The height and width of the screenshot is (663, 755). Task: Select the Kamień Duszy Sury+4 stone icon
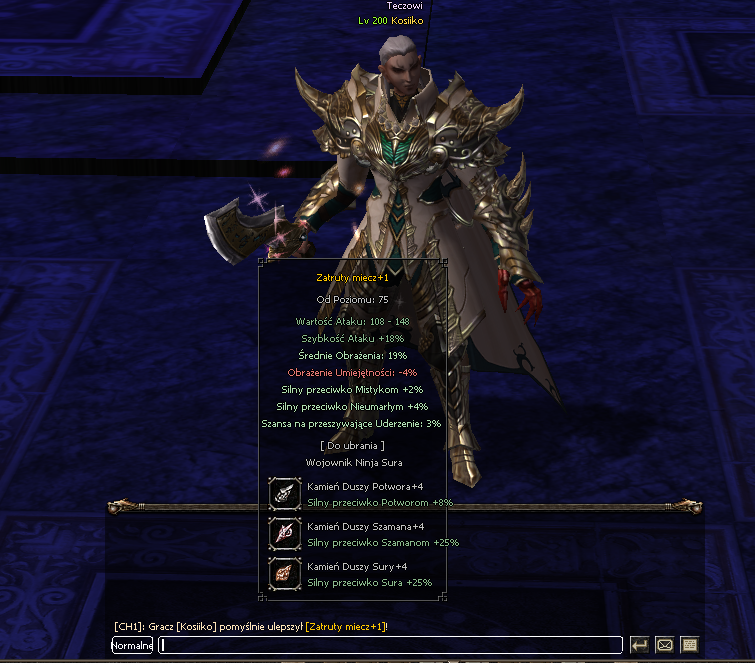coord(285,573)
